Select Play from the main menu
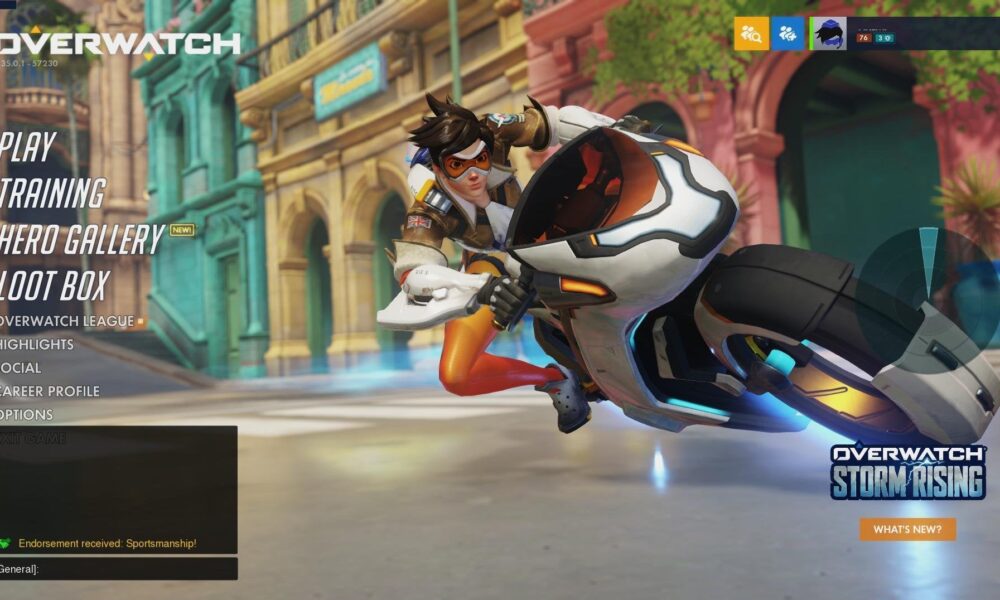The height and width of the screenshot is (600, 1000). pyautogui.click(x=28, y=147)
